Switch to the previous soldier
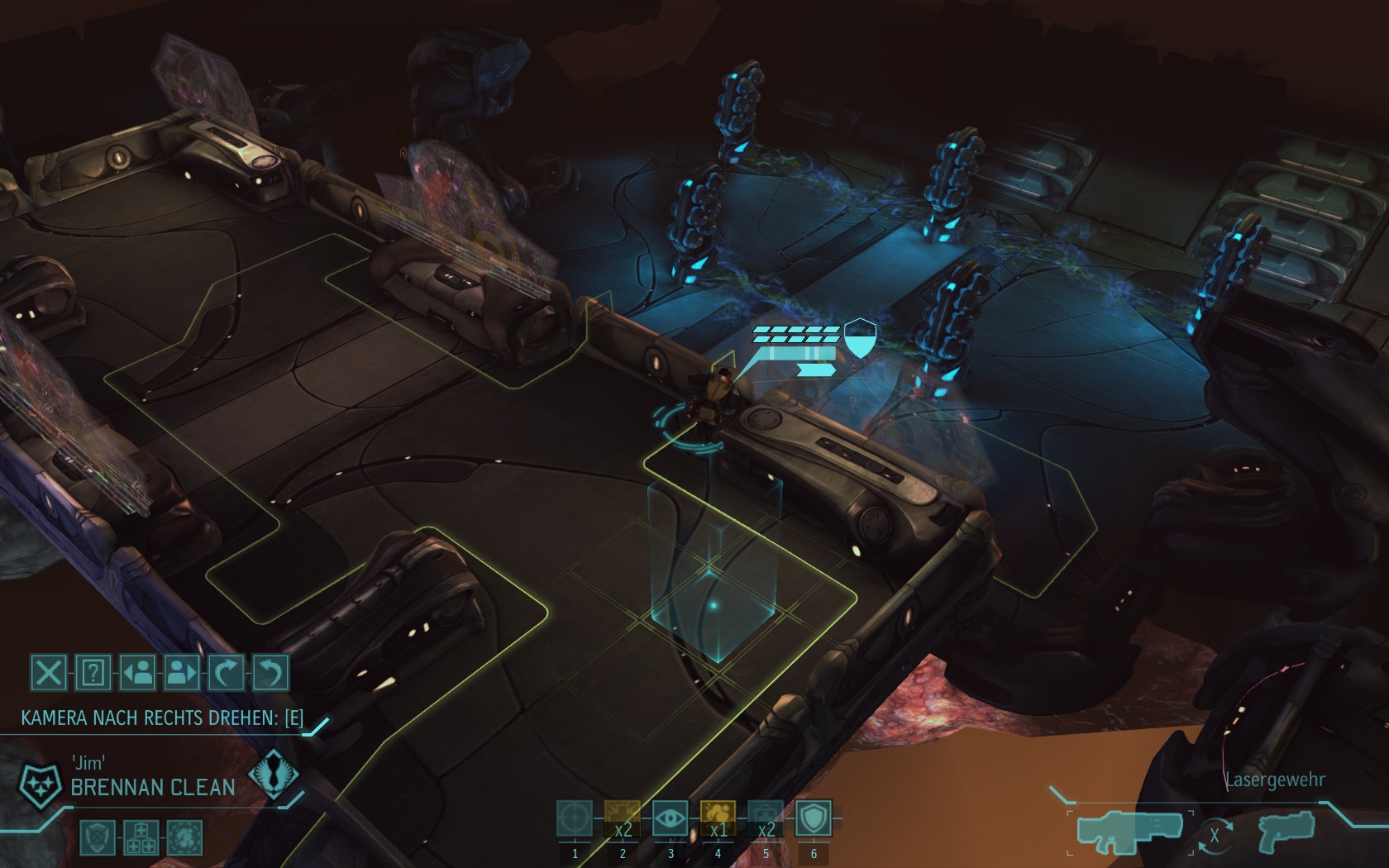Image resolution: width=1389 pixels, height=868 pixels. (137, 673)
